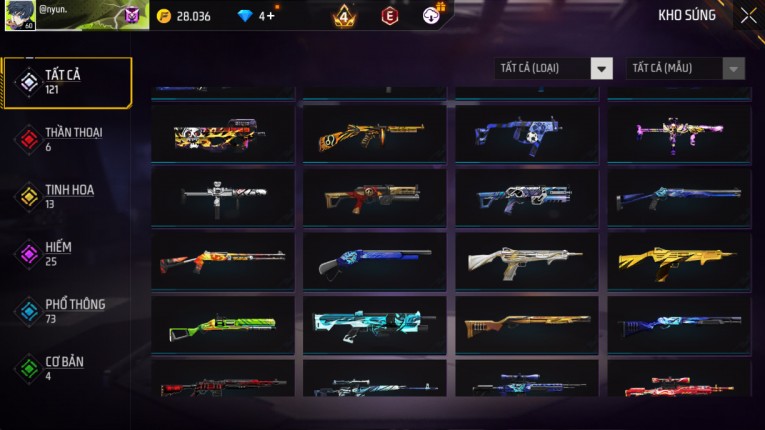Open the red E hexagon icon
This screenshot has width=765, height=430.
click(390, 16)
